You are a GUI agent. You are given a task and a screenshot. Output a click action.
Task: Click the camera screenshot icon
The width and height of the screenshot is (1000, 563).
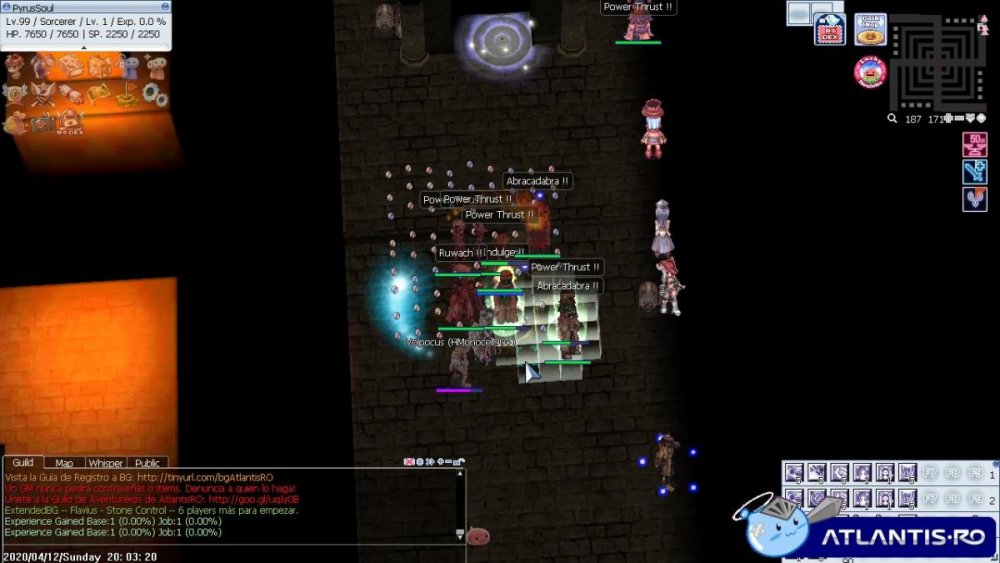coord(43,123)
